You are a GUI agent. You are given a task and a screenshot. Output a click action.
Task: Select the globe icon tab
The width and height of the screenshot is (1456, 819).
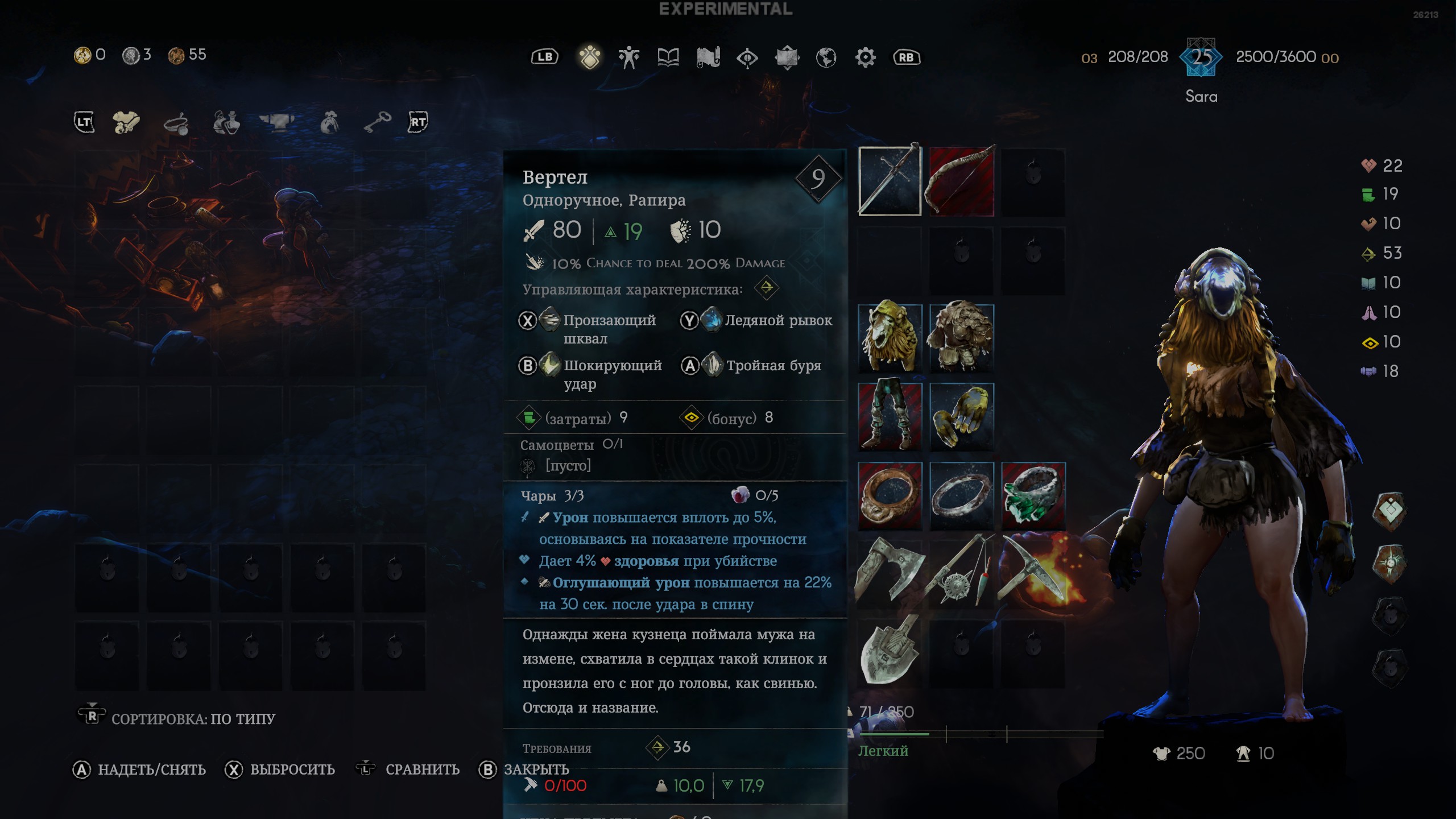(826, 57)
